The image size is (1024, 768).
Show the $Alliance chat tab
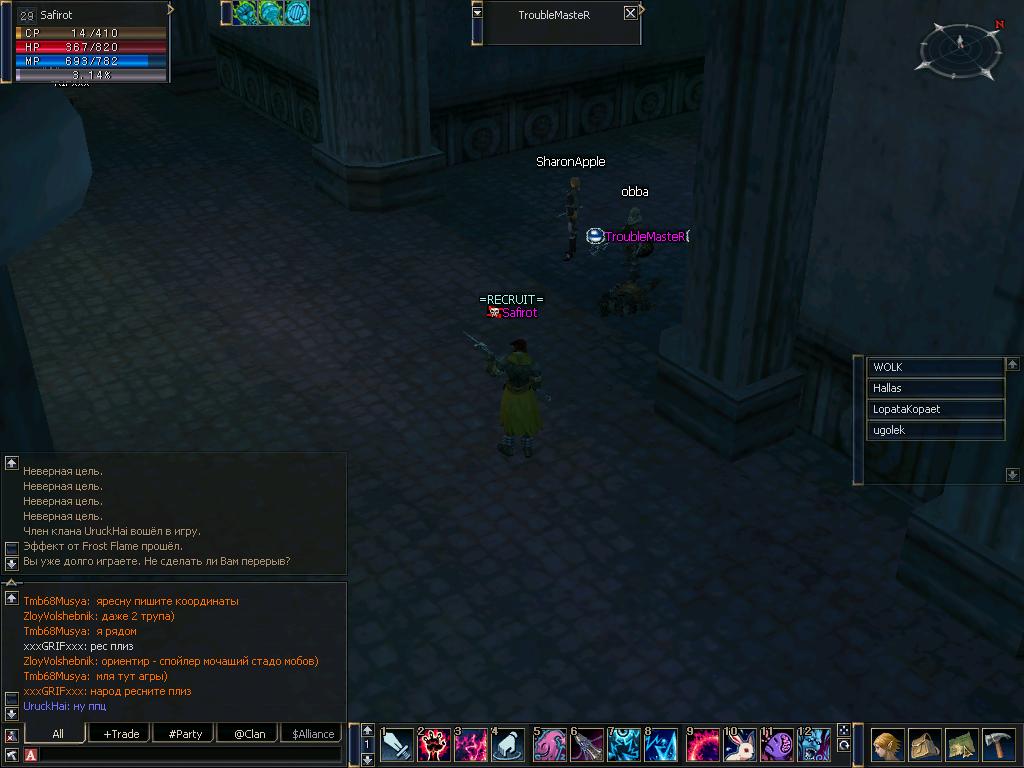pyautogui.click(x=313, y=734)
